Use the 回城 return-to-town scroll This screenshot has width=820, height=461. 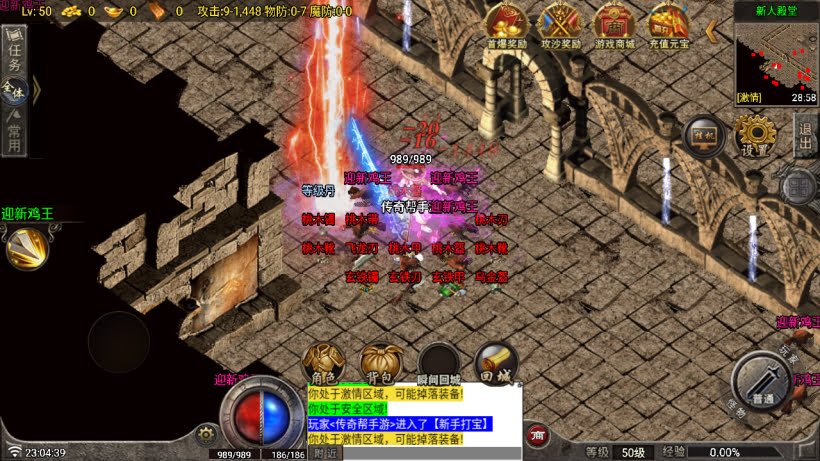tap(495, 362)
